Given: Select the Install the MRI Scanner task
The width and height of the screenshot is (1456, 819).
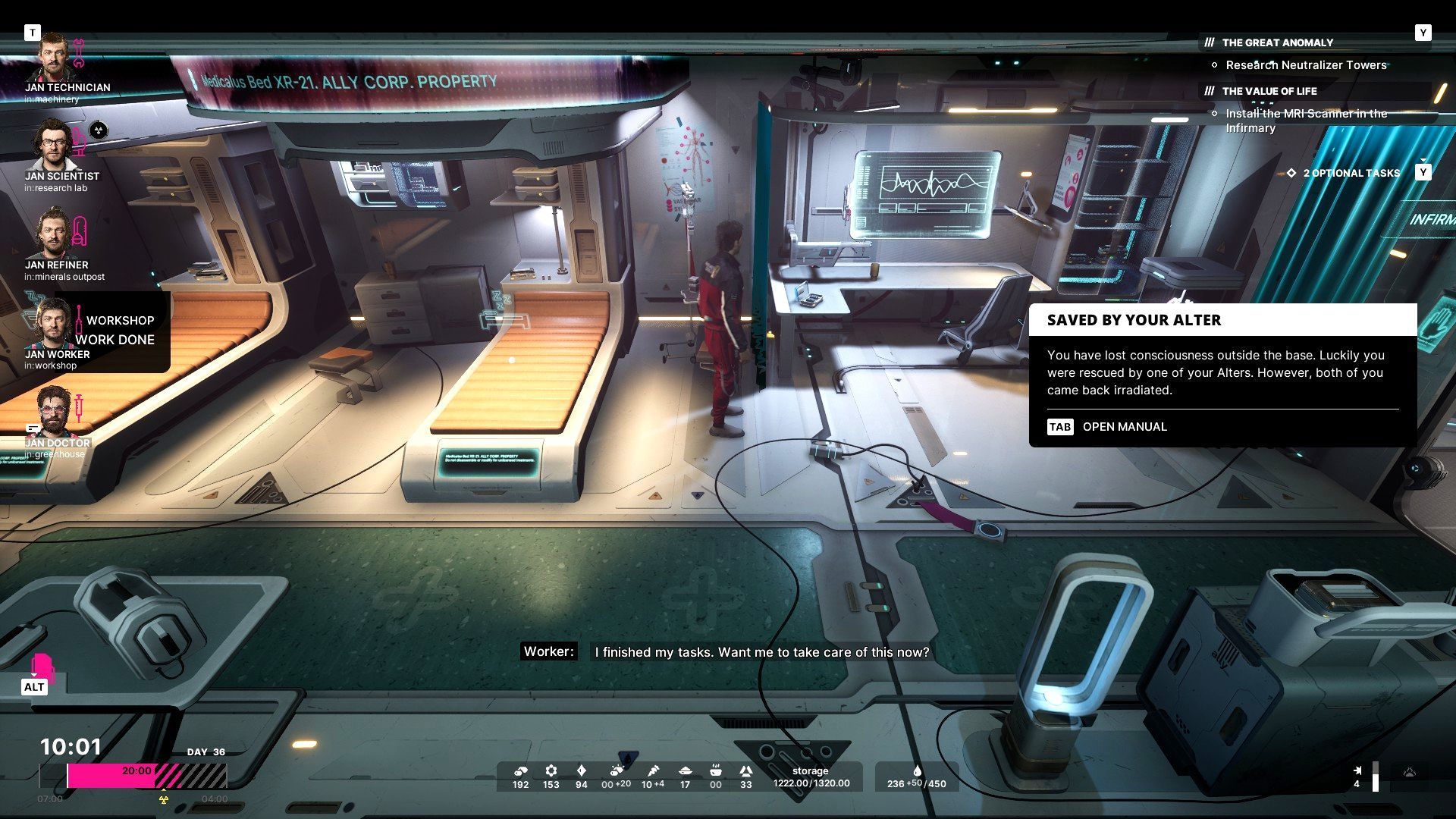Looking at the screenshot, I should (x=1306, y=121).
